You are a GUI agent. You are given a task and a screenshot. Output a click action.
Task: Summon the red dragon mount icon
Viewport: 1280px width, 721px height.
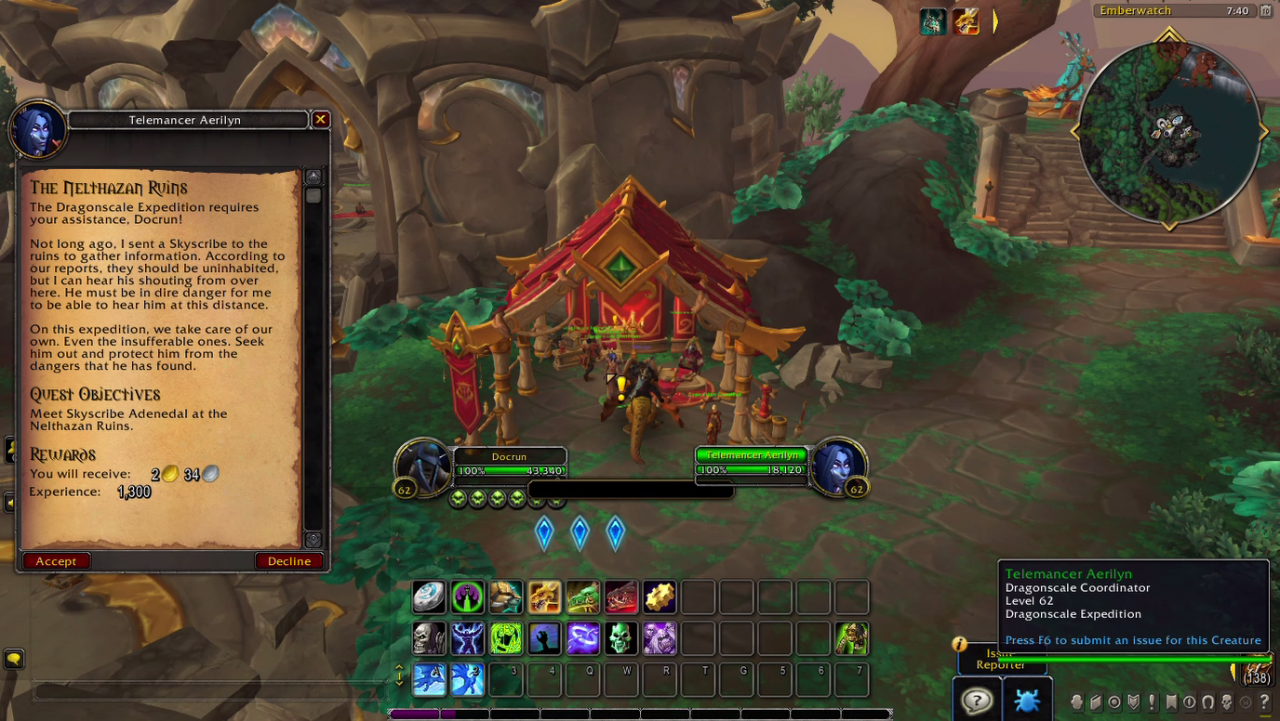click(621, 597)
